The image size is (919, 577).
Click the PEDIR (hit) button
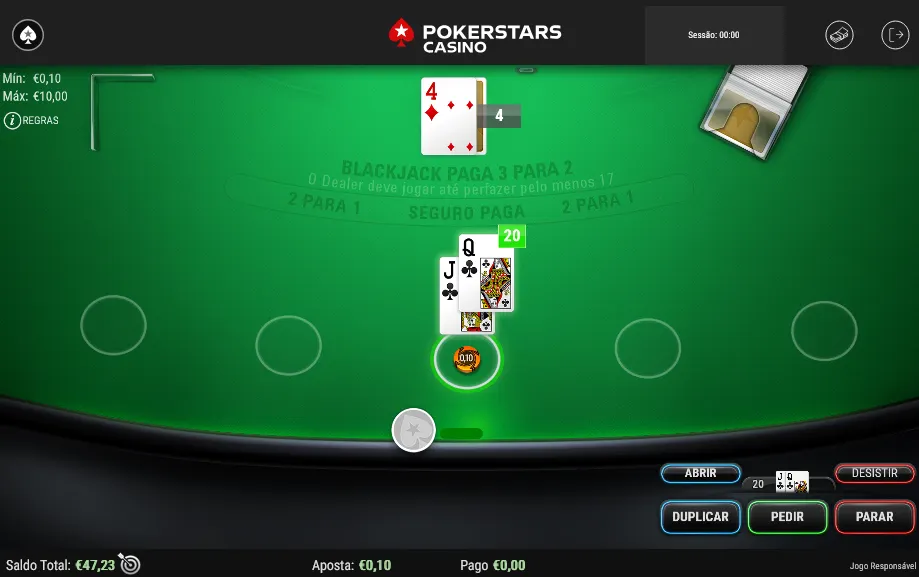coord(788,517)
